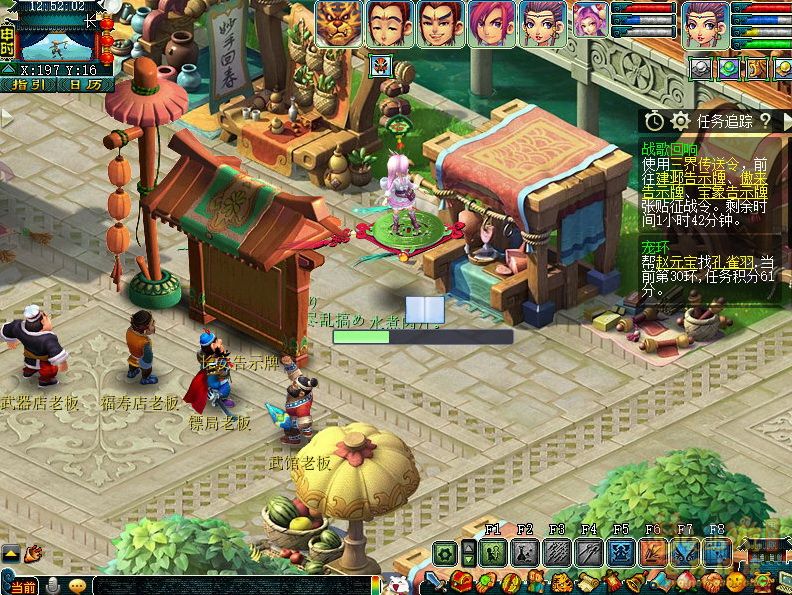Open the 指引 guide button
Image resolution: width=792 pixels, height=595 pixels.
coord(27,85)
